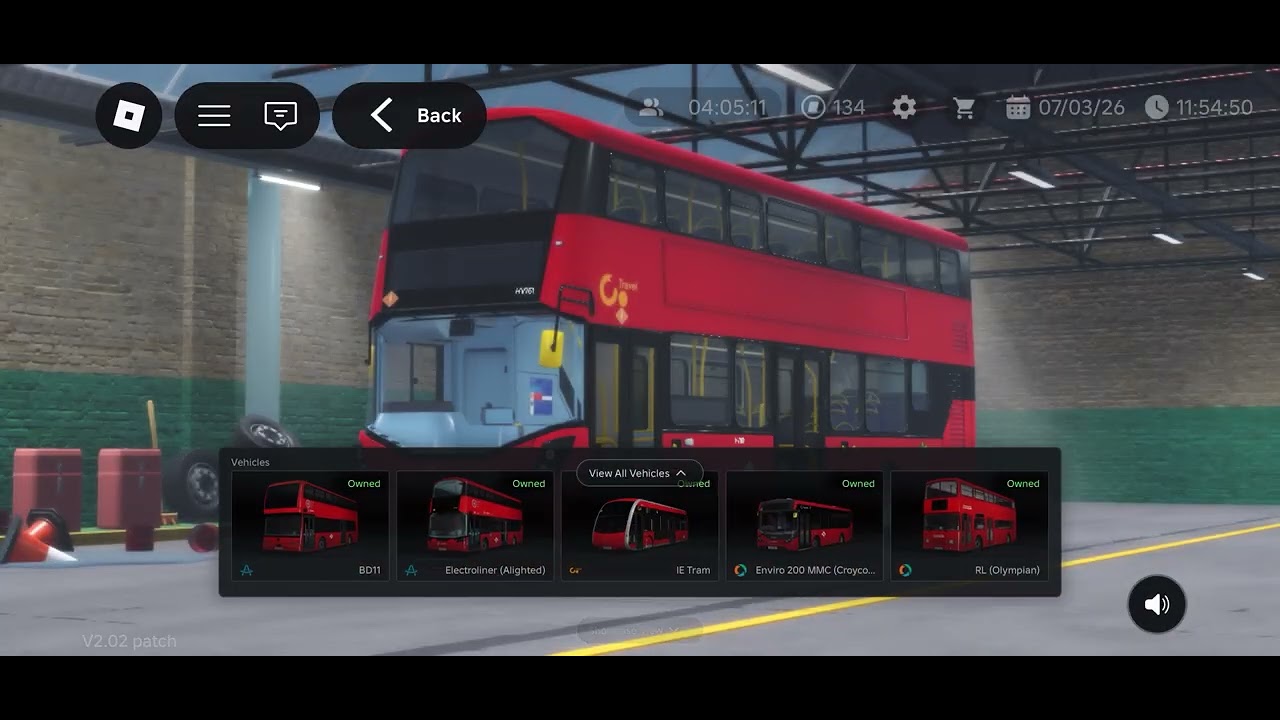
Task: Open the shopping cart store
Action: click(964, 108)
